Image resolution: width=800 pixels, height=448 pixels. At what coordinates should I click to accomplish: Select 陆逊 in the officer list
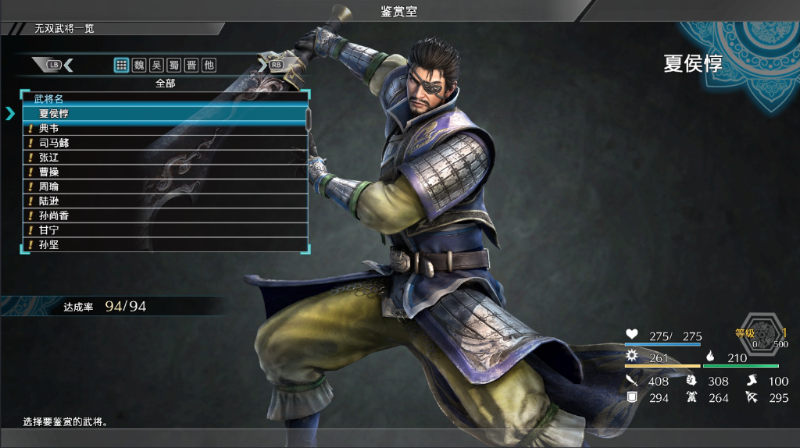coord(165,201)
